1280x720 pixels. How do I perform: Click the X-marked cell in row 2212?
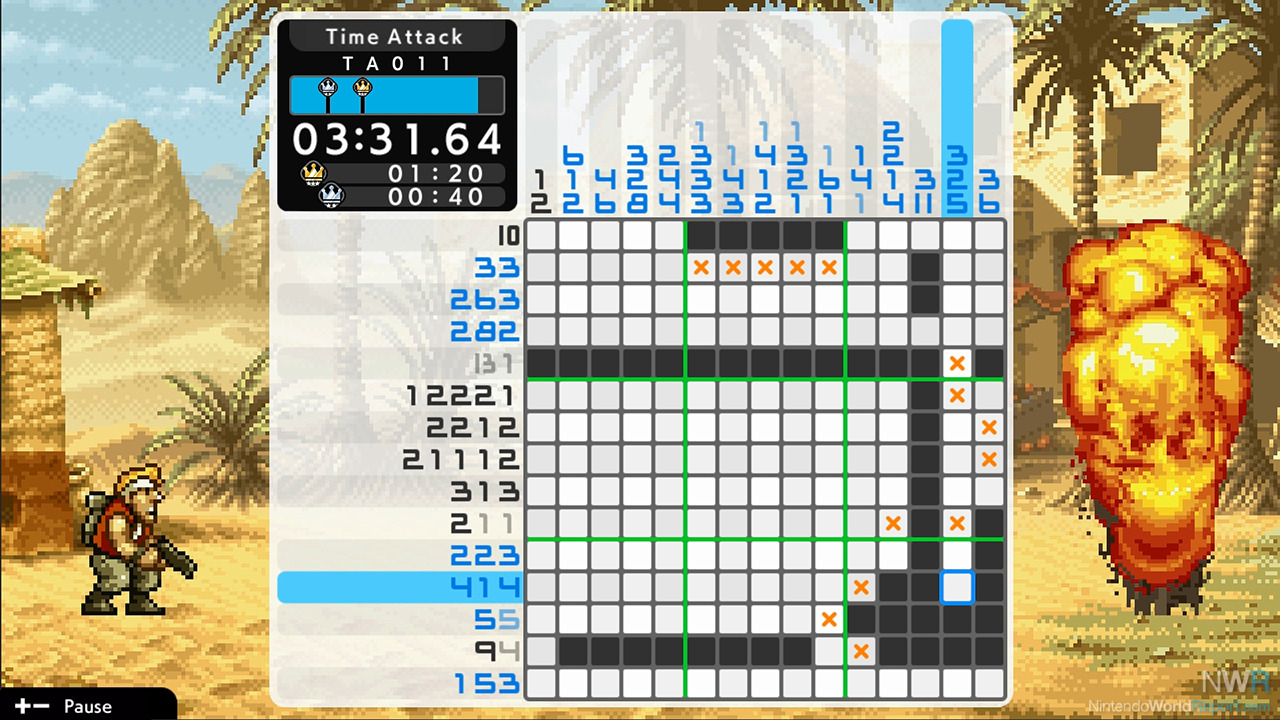(x=989, y=427)
